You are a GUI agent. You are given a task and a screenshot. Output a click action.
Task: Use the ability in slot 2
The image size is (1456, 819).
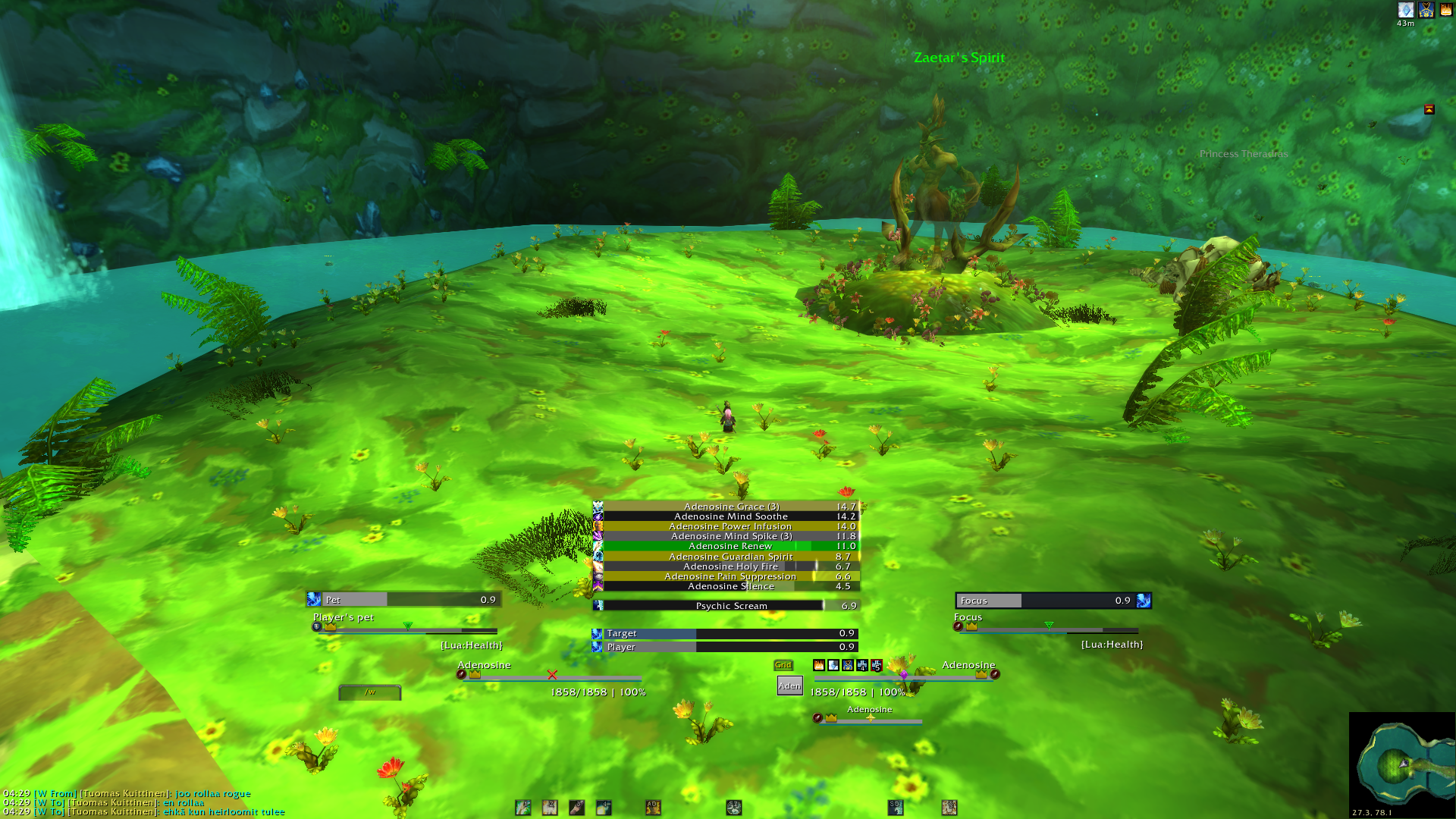(x=550, y=808)
